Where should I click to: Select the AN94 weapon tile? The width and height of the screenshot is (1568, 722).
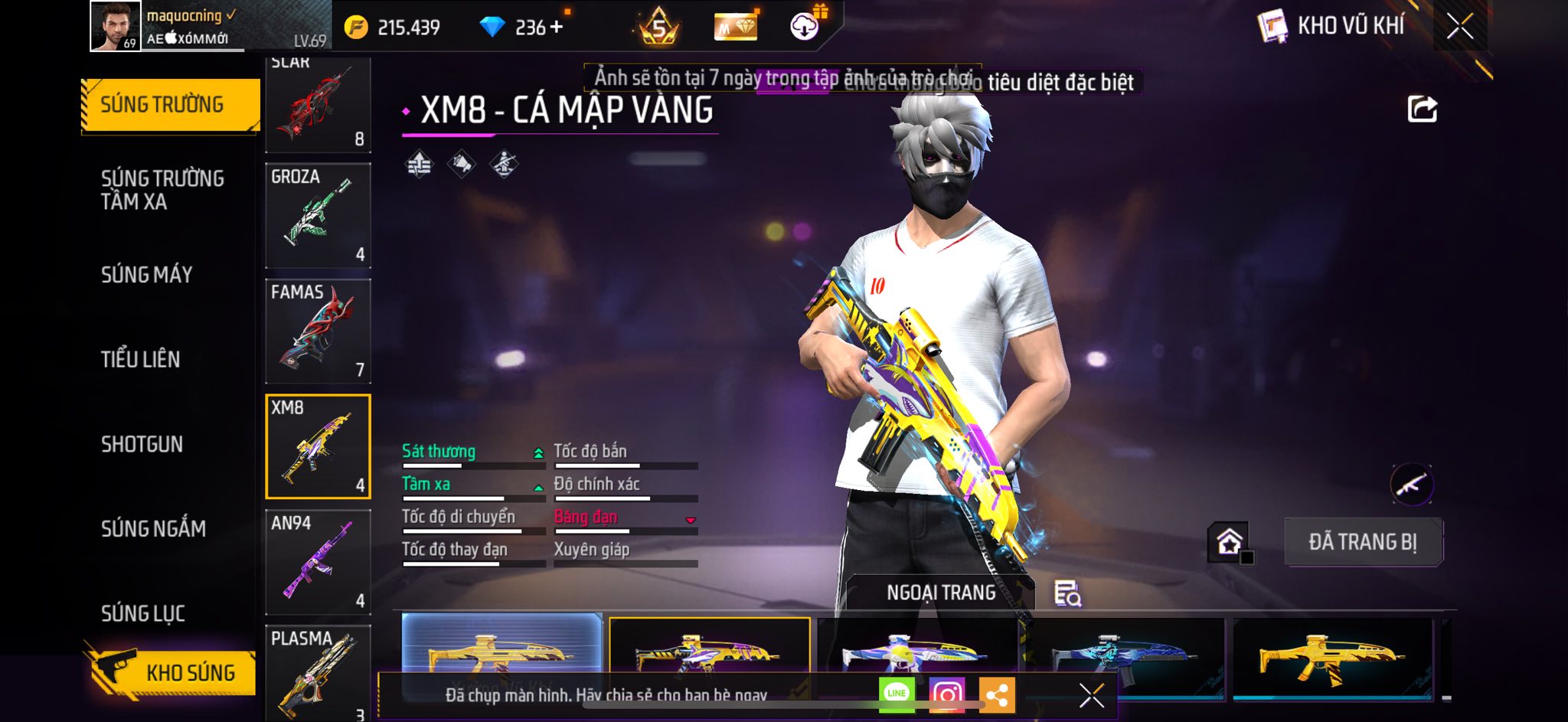tap(318, 562)
